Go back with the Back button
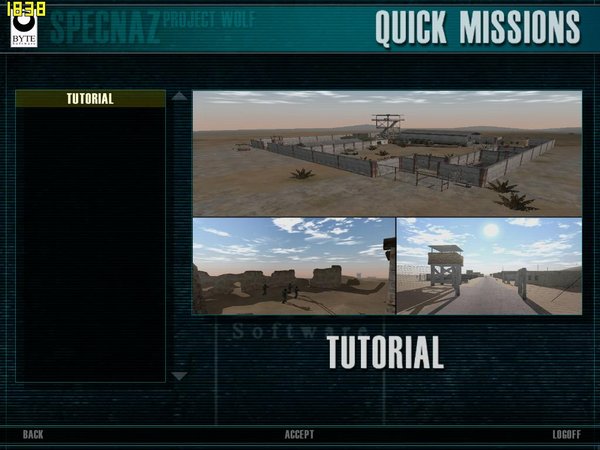The width and height of the screenshot is (600, 450). [33, 434]
